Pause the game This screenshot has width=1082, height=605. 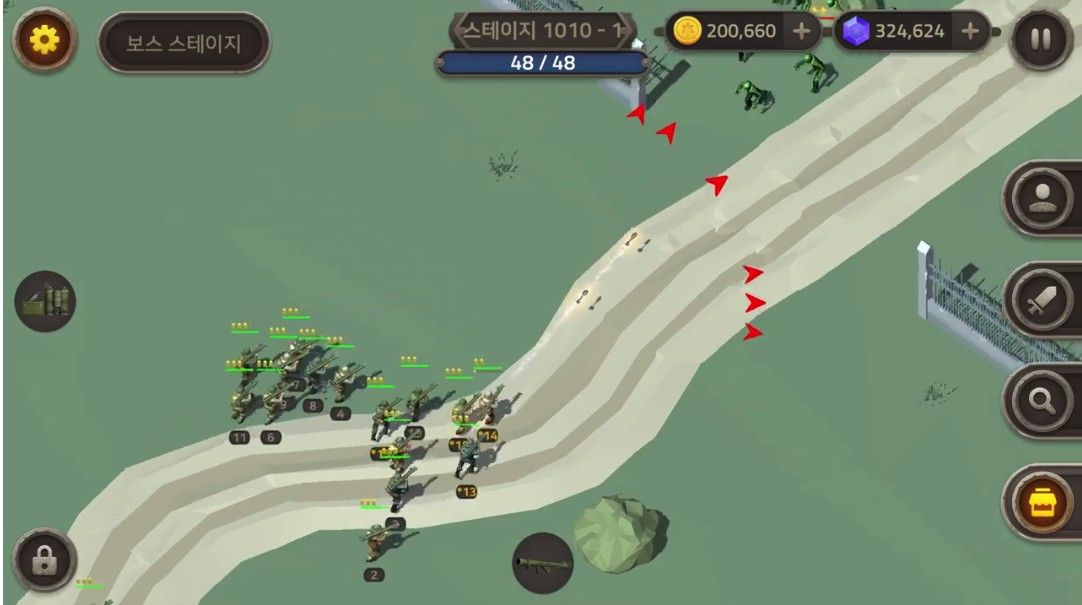[1041, 40]
